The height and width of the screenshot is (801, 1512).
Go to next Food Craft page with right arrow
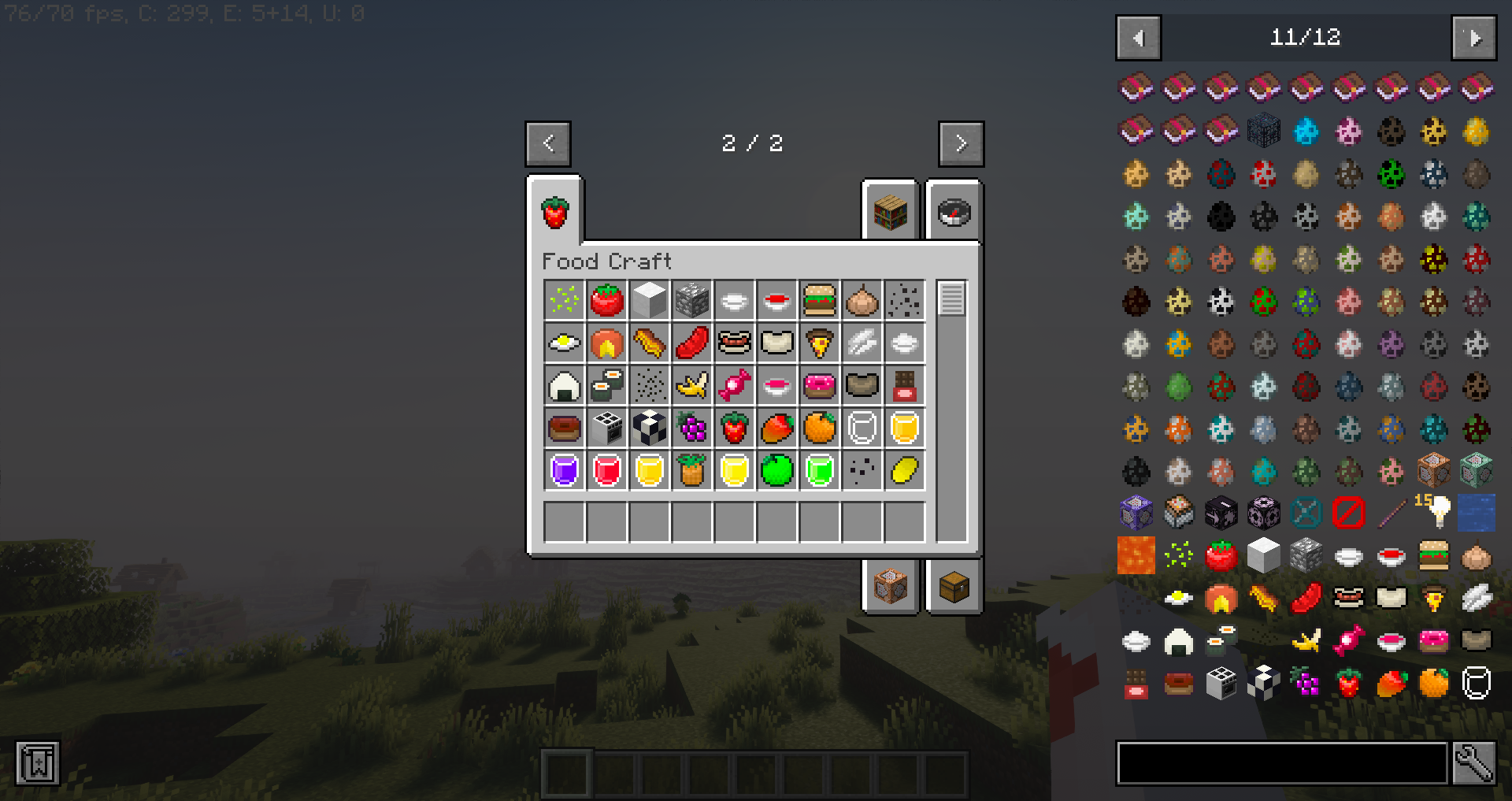coord(961,143)
